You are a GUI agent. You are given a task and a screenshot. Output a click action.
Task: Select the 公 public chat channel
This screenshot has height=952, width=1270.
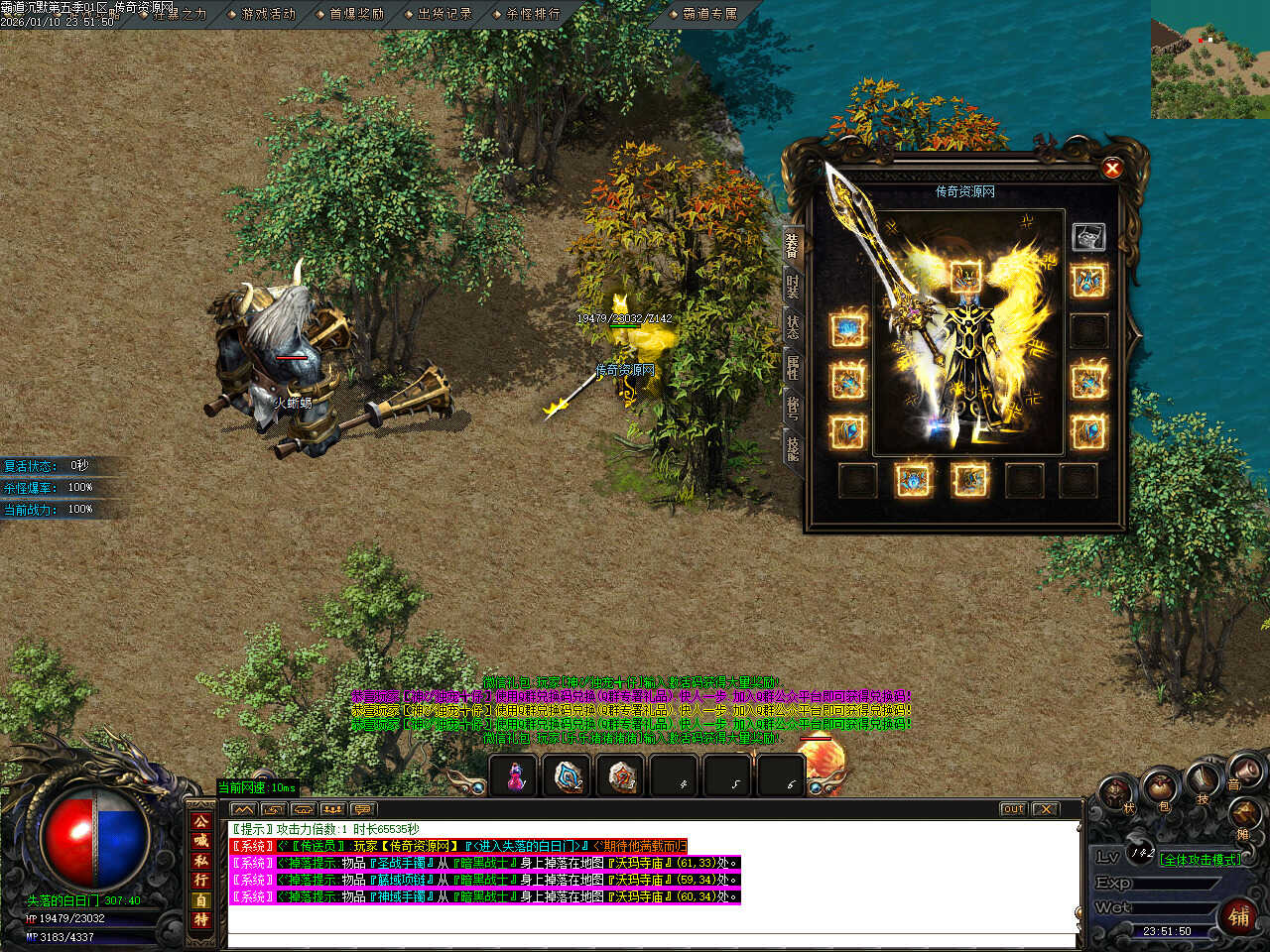[x=201, y=821]
